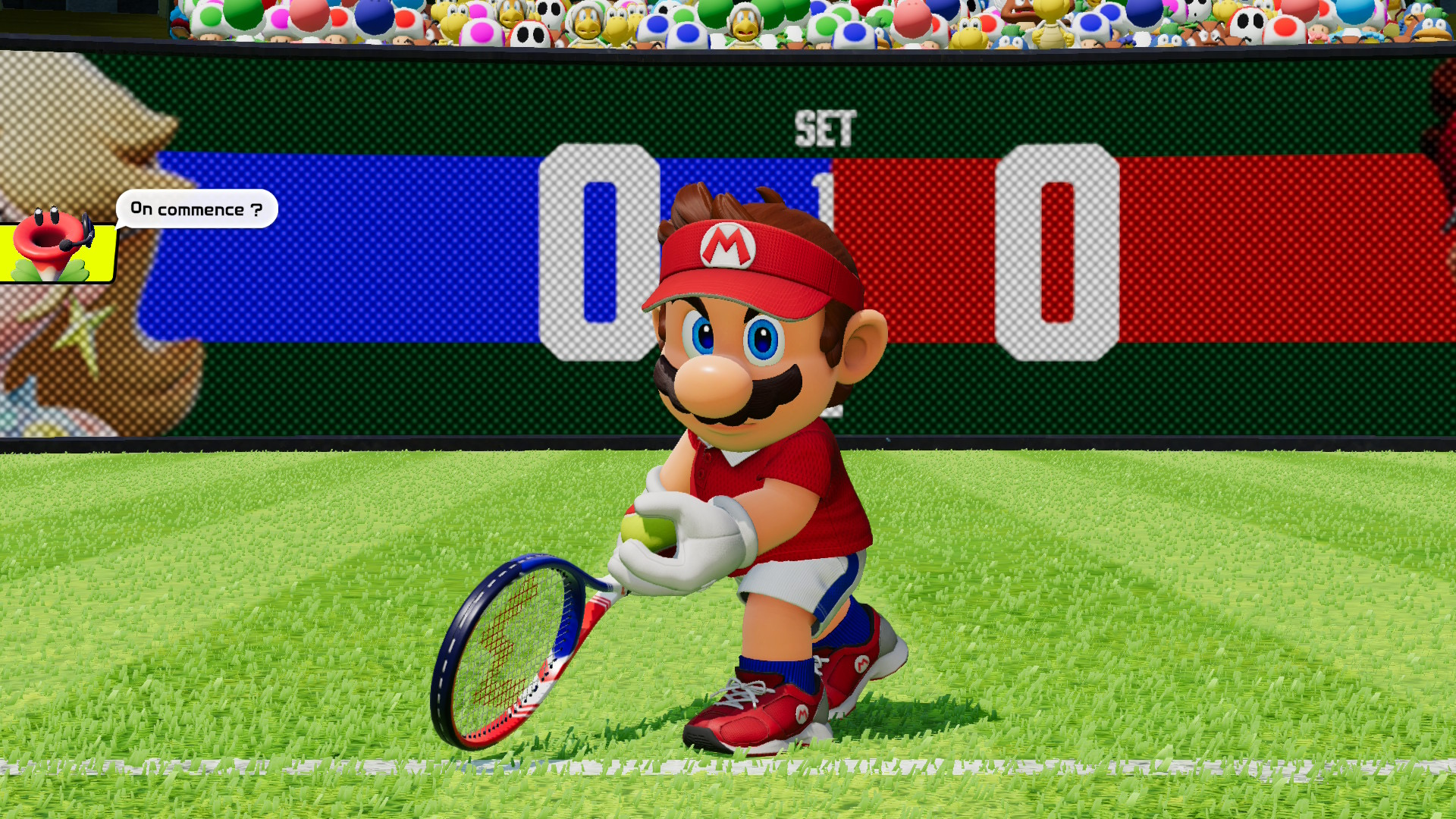Click the speech bubble's pointer tail

[118, 227]
